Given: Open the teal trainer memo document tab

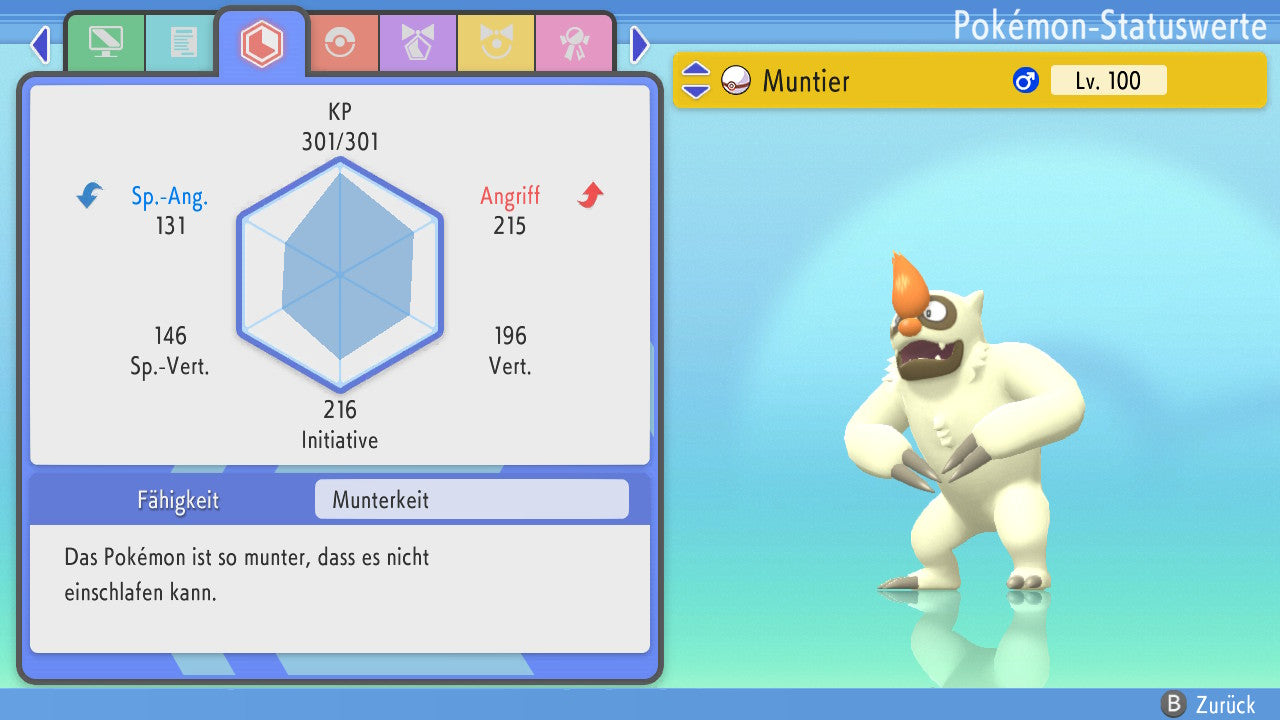Looking at the screenshot, I should 183,42.
